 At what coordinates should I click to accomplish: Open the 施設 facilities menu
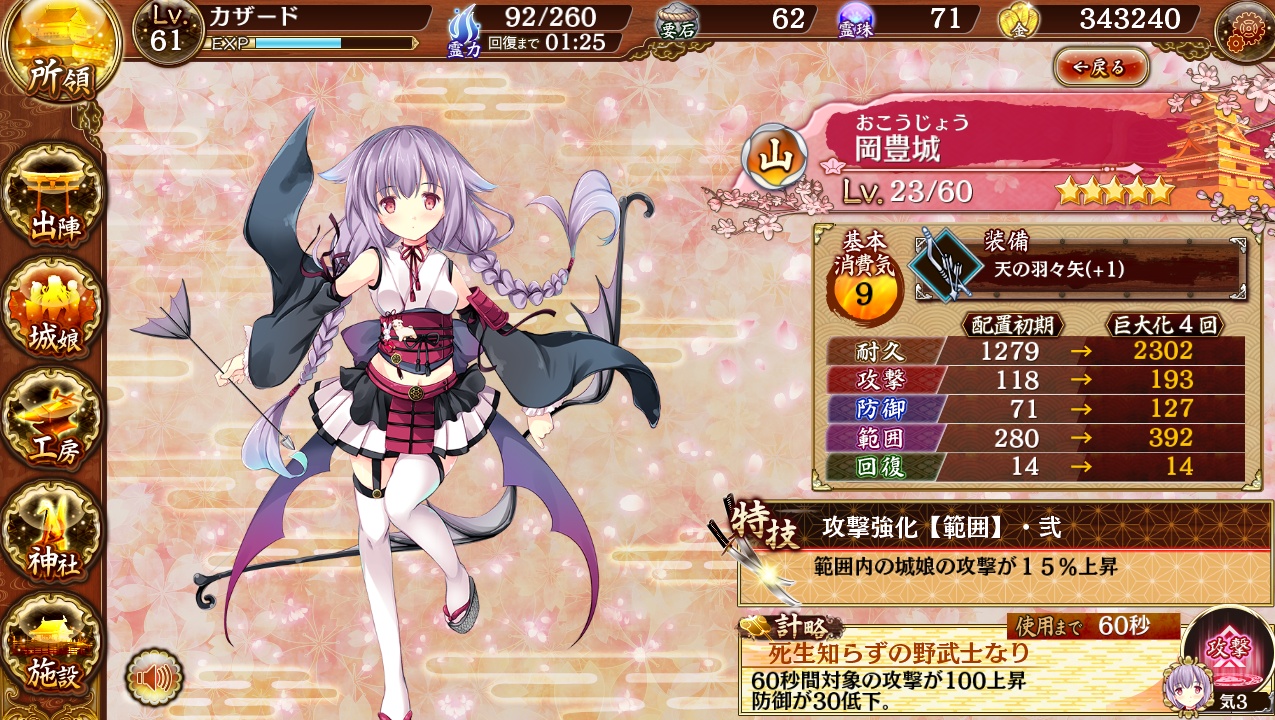tap(53, 646)
